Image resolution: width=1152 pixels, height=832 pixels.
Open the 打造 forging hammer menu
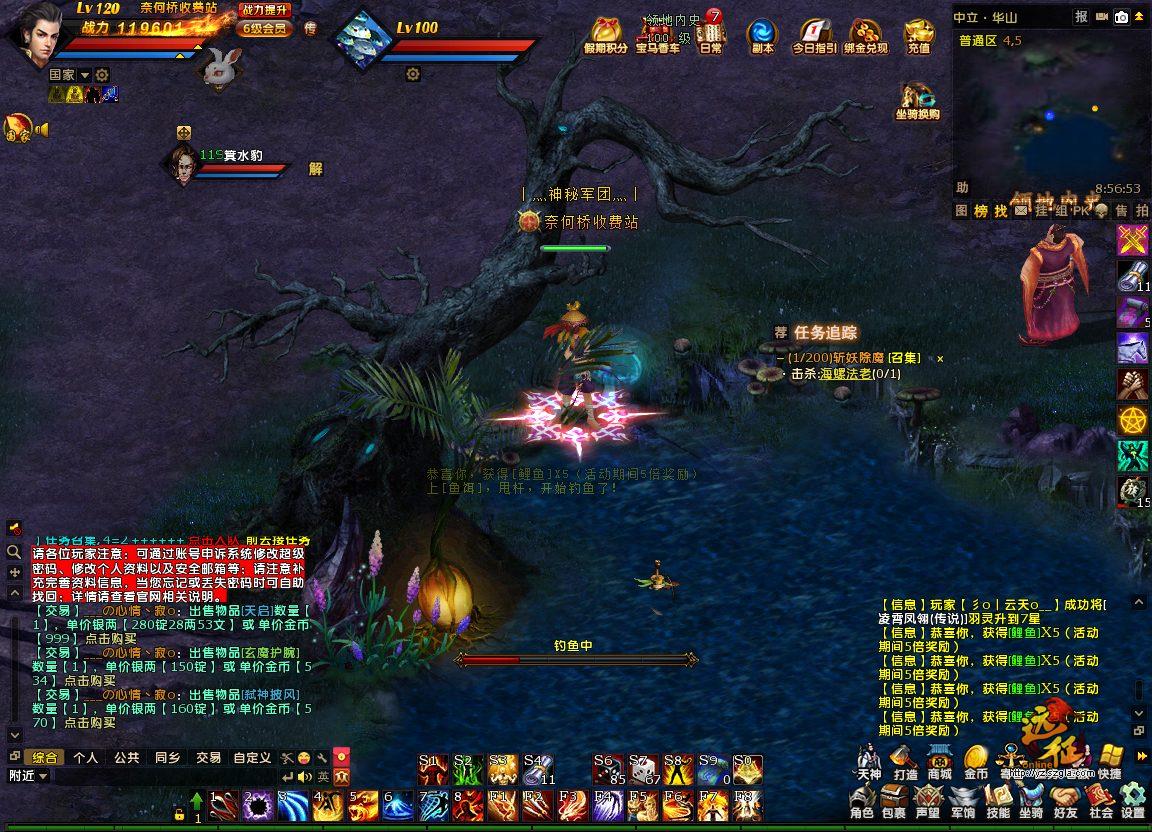[x=905, y=762]
